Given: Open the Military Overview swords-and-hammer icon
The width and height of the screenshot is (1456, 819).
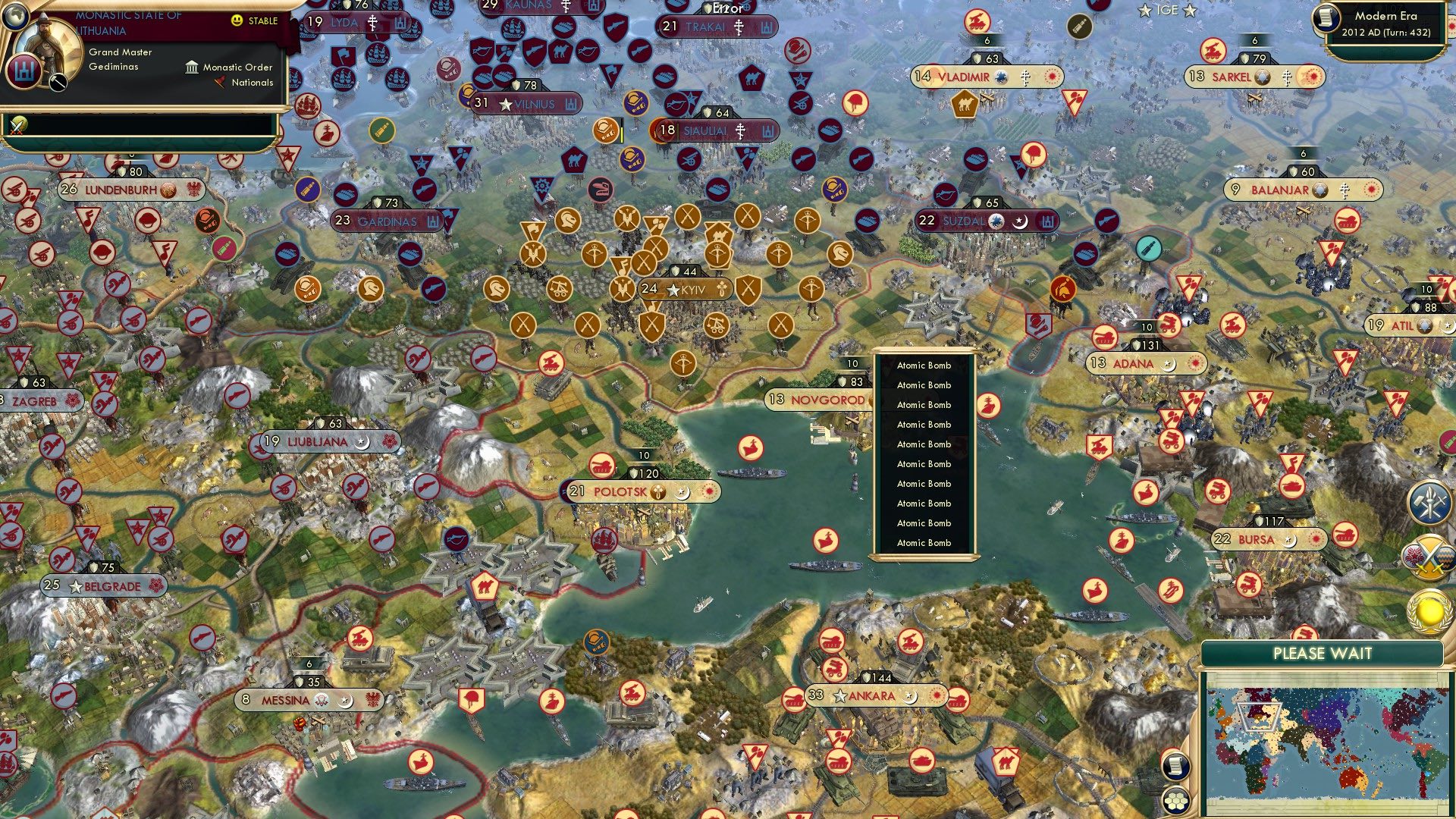Looking at the screenshot, I should pyautogui.click(x=1429, y=502).
